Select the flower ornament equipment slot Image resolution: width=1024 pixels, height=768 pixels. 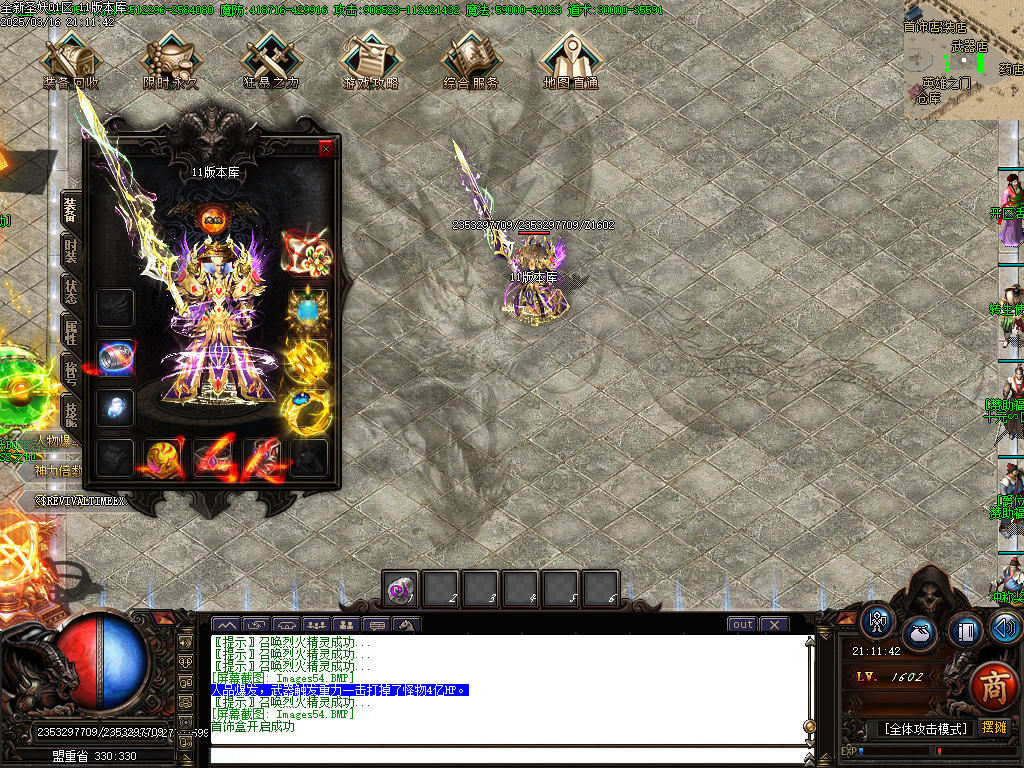coord(306,254)
